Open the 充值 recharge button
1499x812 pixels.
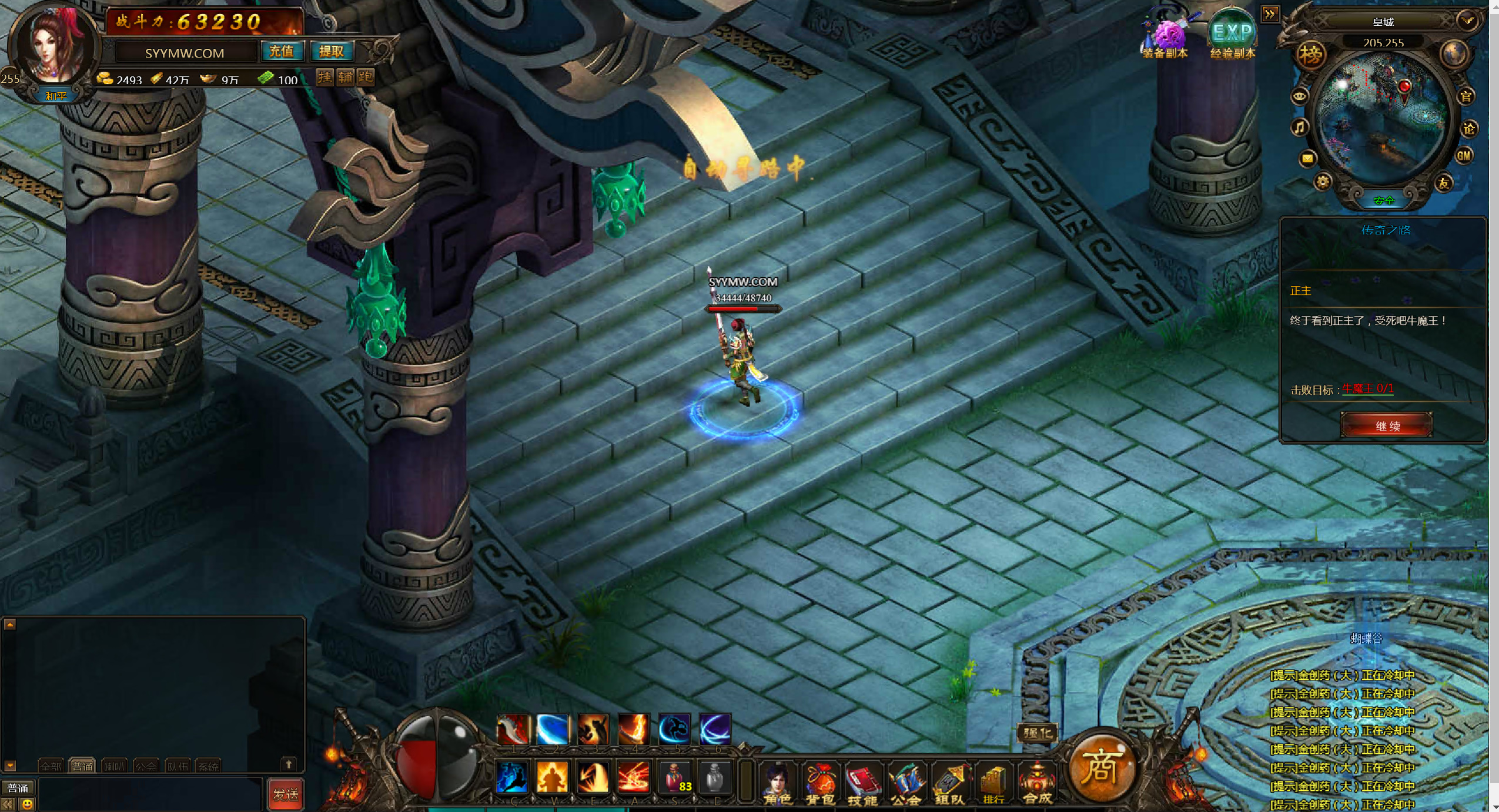click(x=282, y=52)
